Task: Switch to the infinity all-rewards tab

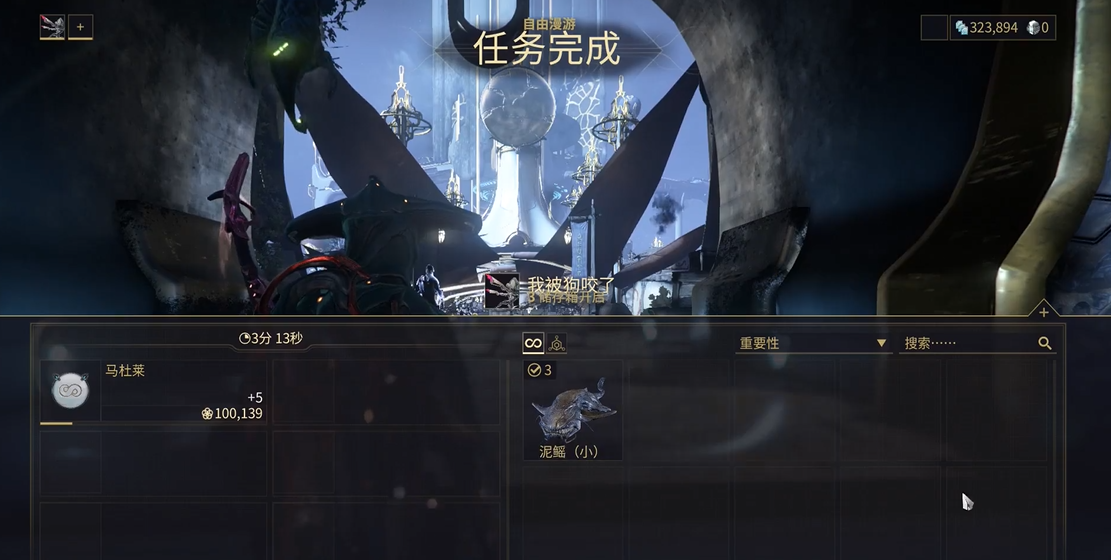Action: [534, 343]
